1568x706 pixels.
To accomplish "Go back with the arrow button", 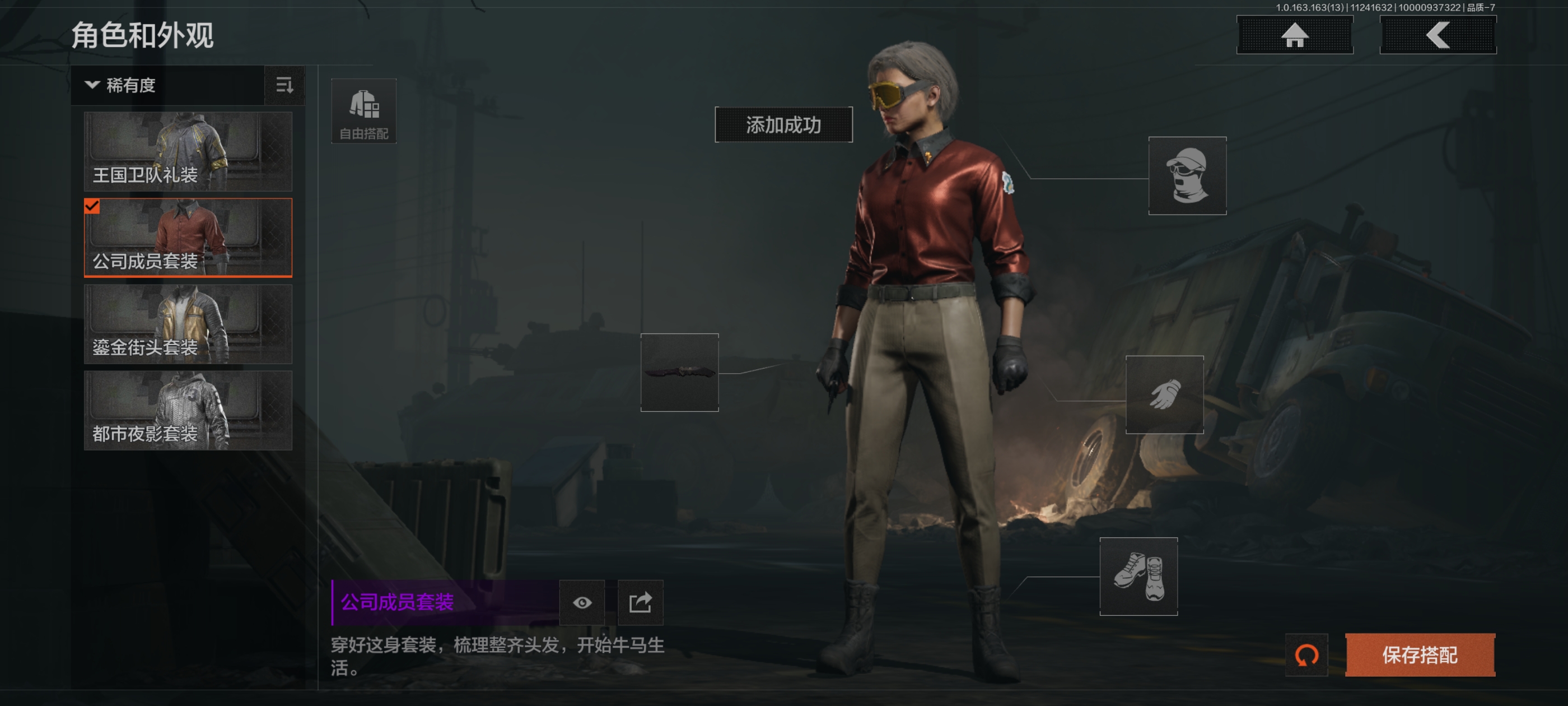I will click(1437, 35).
